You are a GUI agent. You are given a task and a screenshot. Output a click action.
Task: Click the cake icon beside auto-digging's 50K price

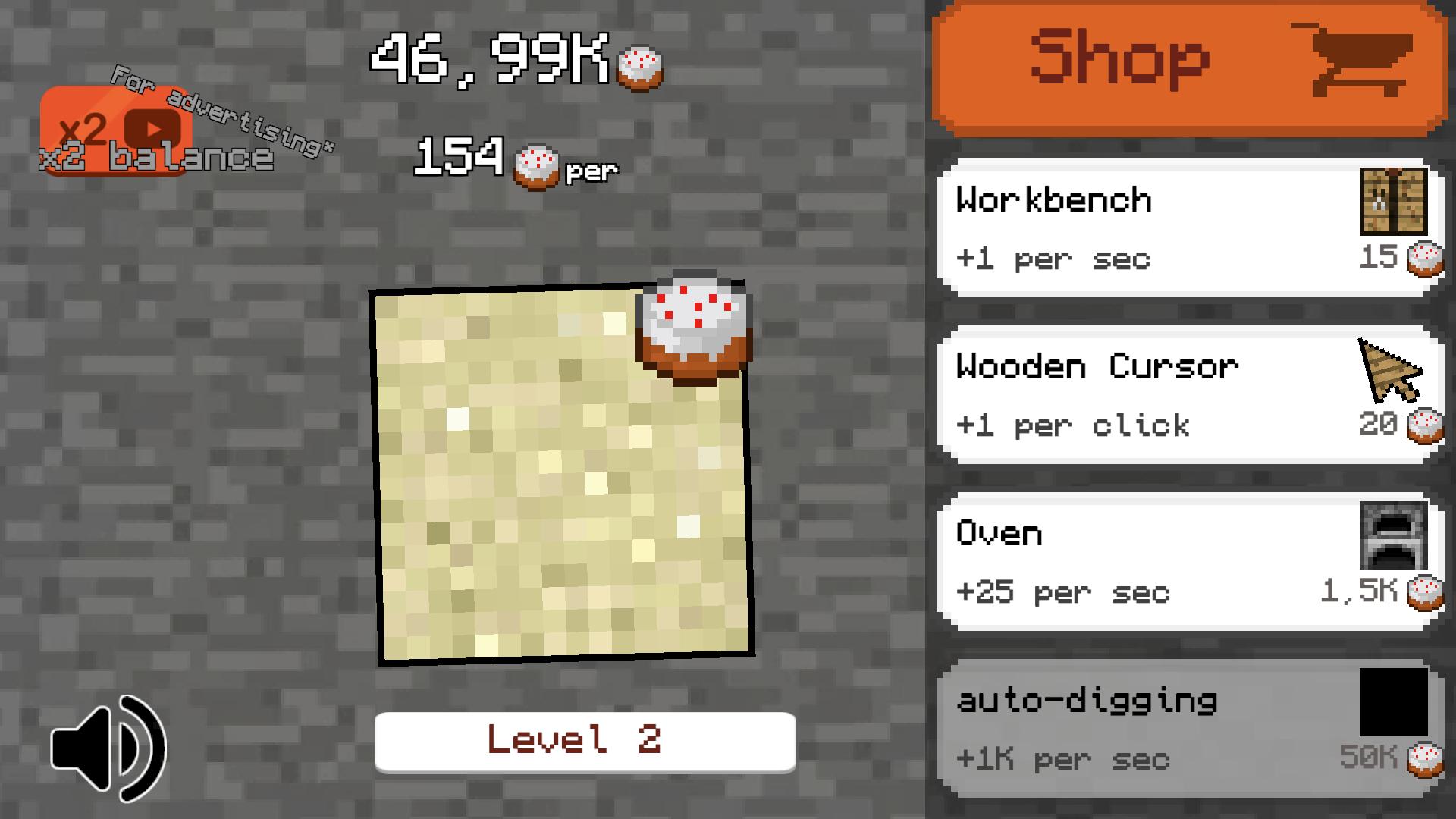coord(1424,758)
